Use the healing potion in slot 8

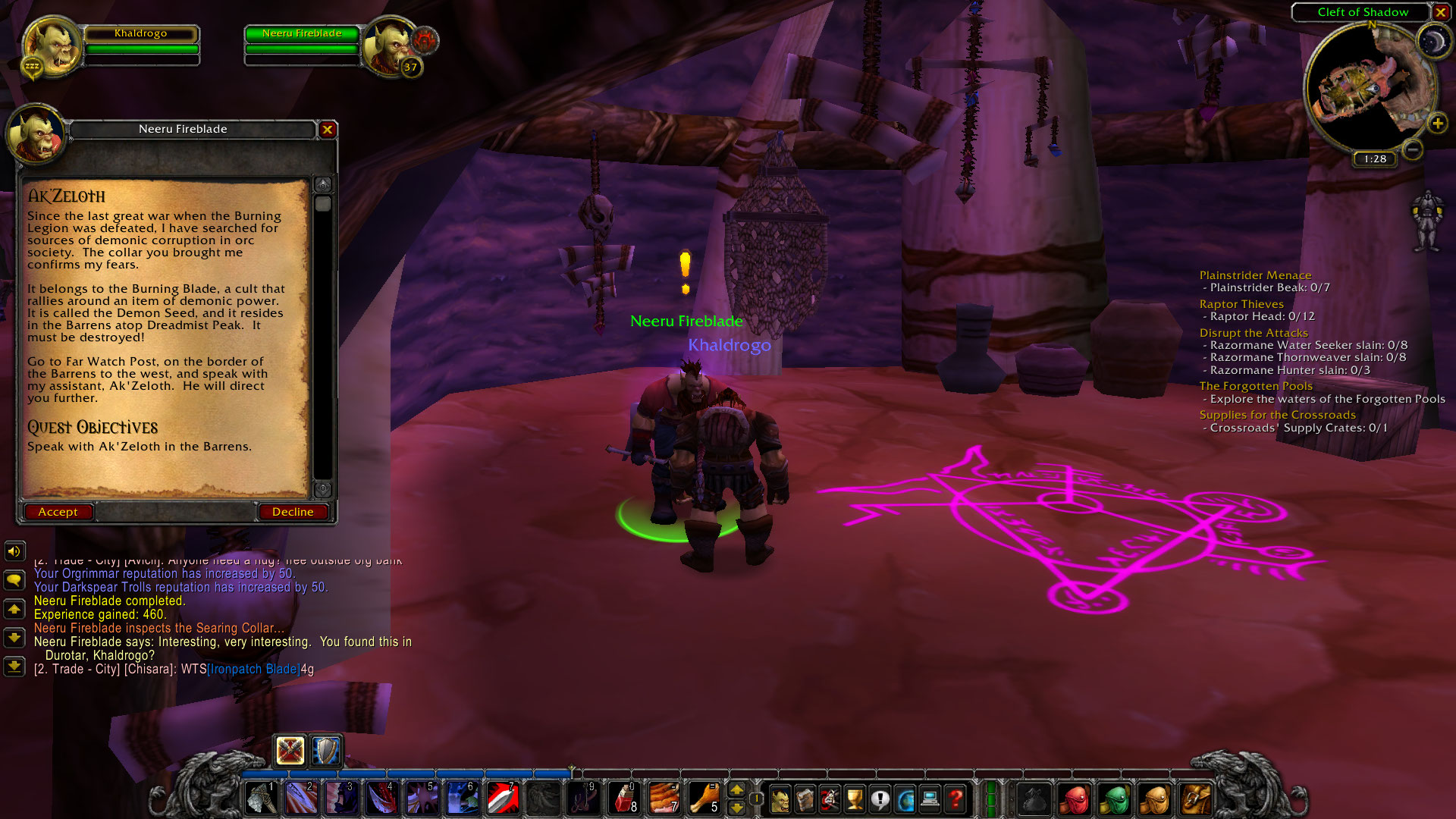pyautogui.click(x=623, y=799)
